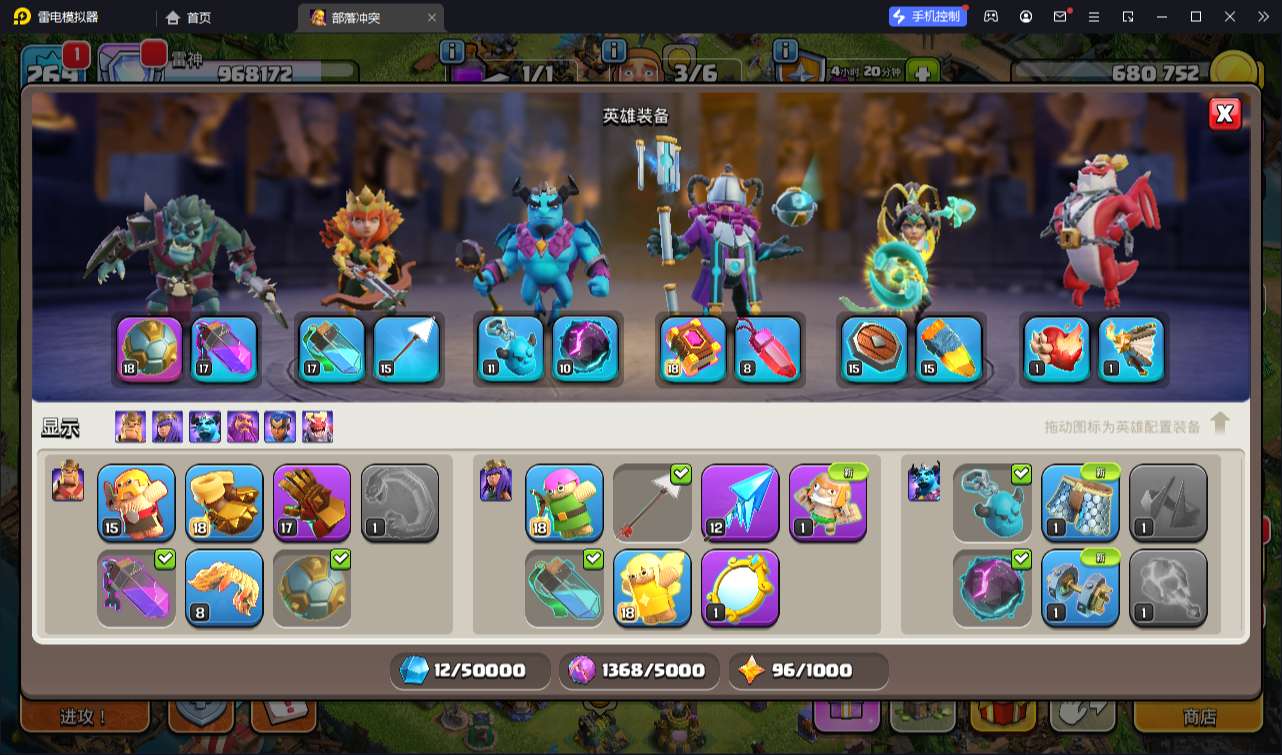Choose the Frozen Arrow level 12 item

pyautogui.click(x=740, y=502)
